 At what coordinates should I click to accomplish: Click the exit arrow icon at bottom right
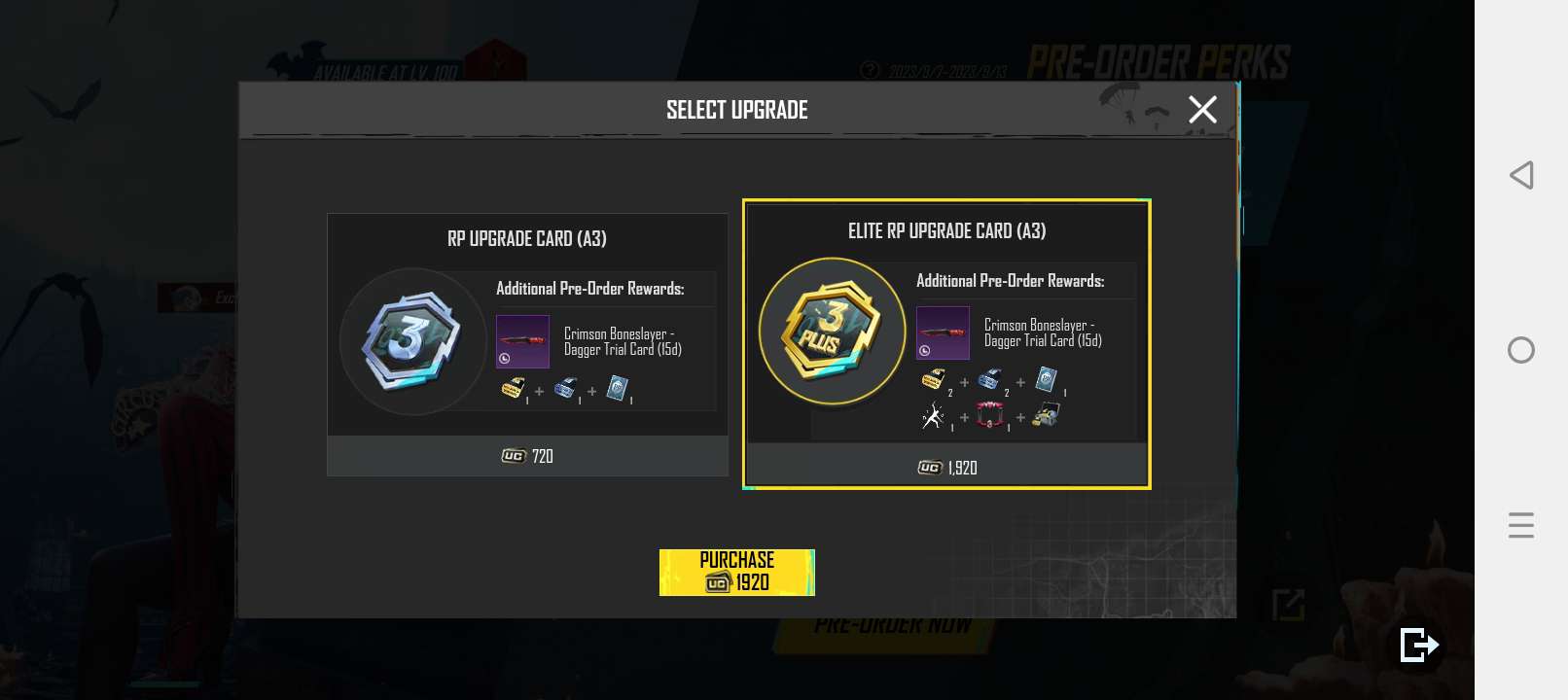coord(1418,644)
